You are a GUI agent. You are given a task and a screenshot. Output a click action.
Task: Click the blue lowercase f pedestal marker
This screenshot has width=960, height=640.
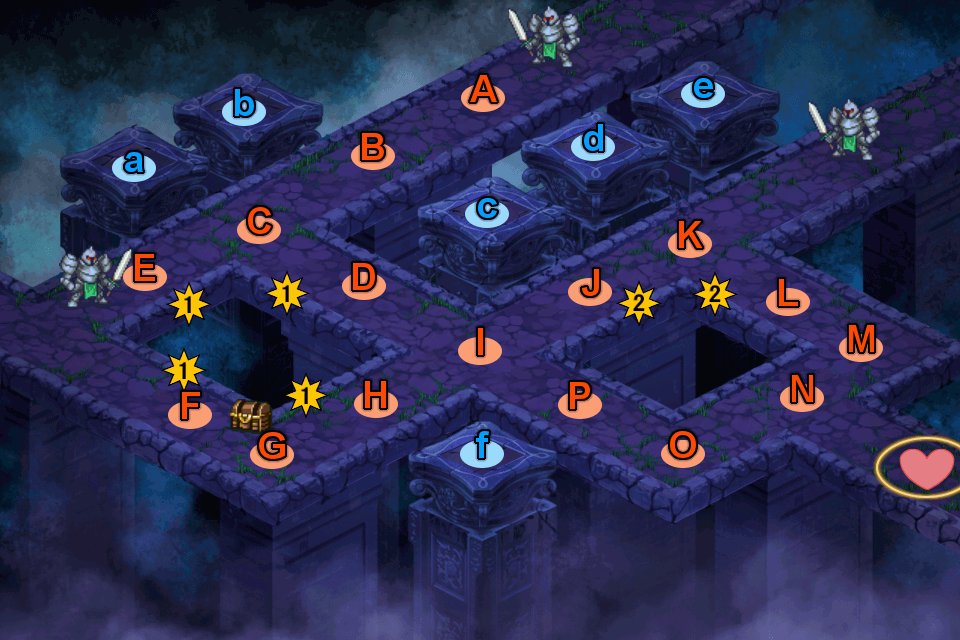click(482, 450)
